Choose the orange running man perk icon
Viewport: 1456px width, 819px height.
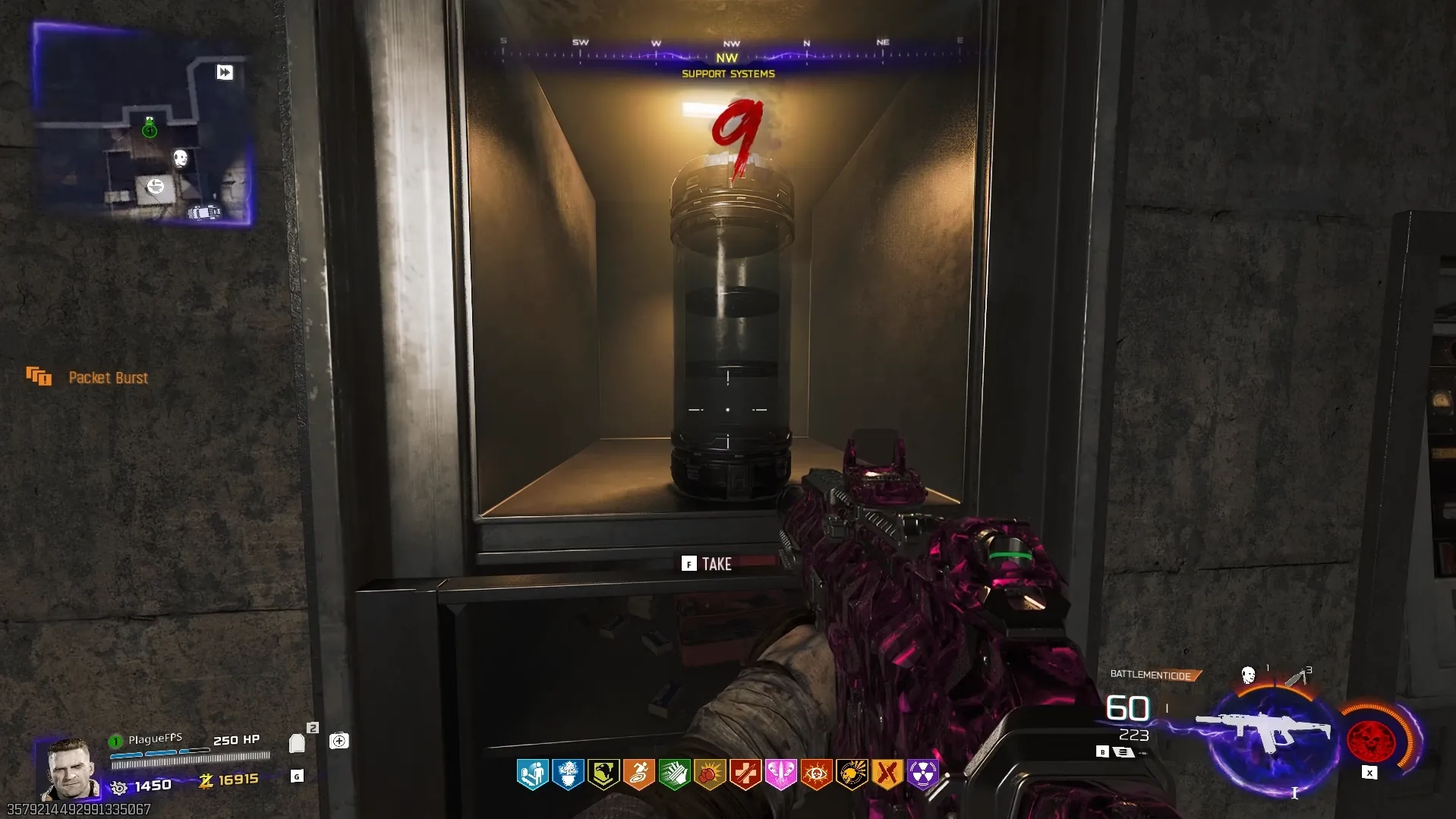[x=639, y=774]
